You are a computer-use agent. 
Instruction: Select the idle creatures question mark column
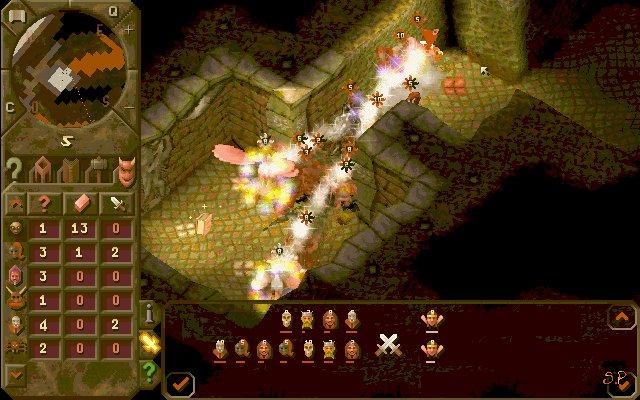pyautogui.click(x=44, y=202)
